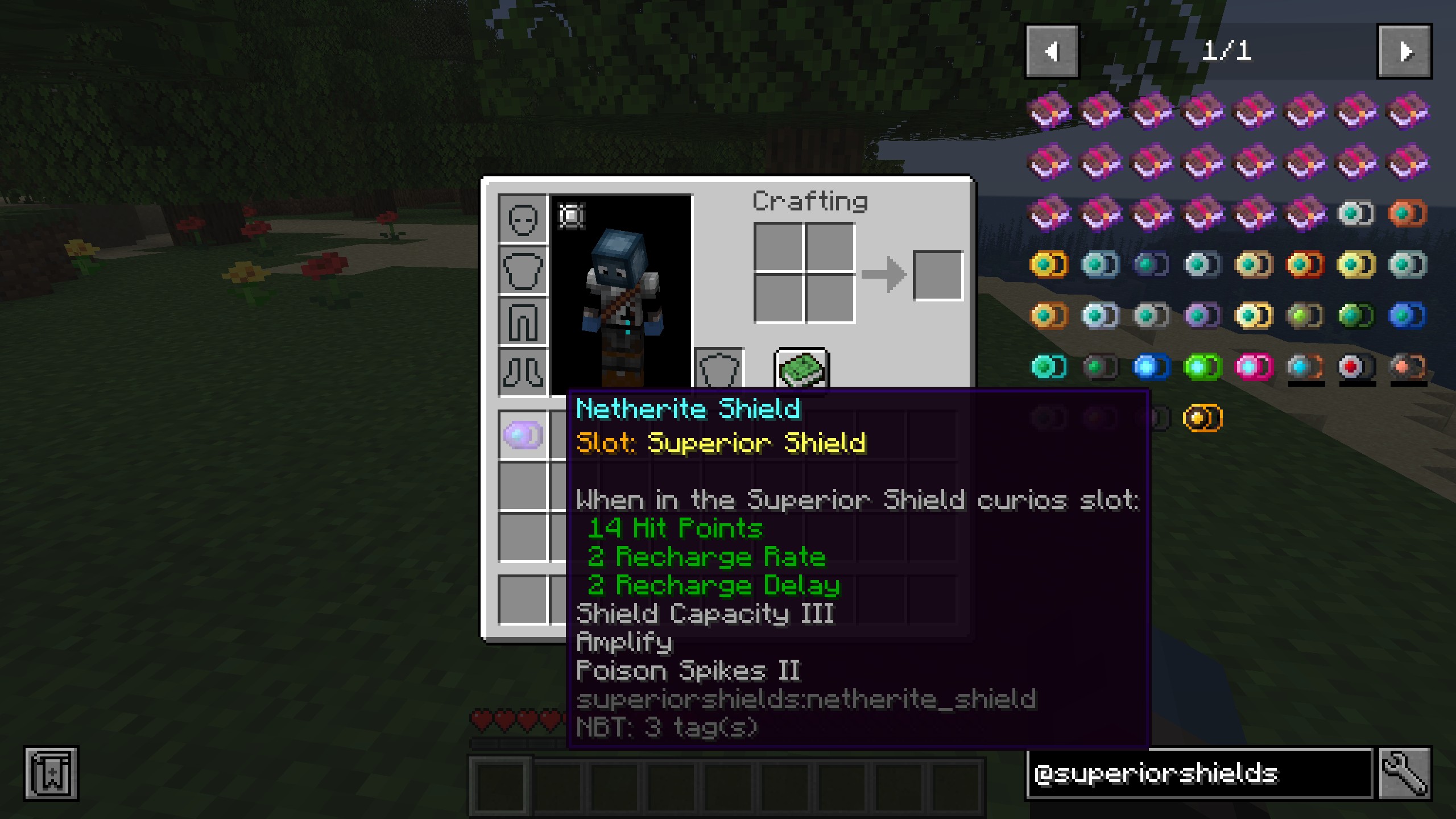Click the helmet armor slot

click(x=523, y=219)
